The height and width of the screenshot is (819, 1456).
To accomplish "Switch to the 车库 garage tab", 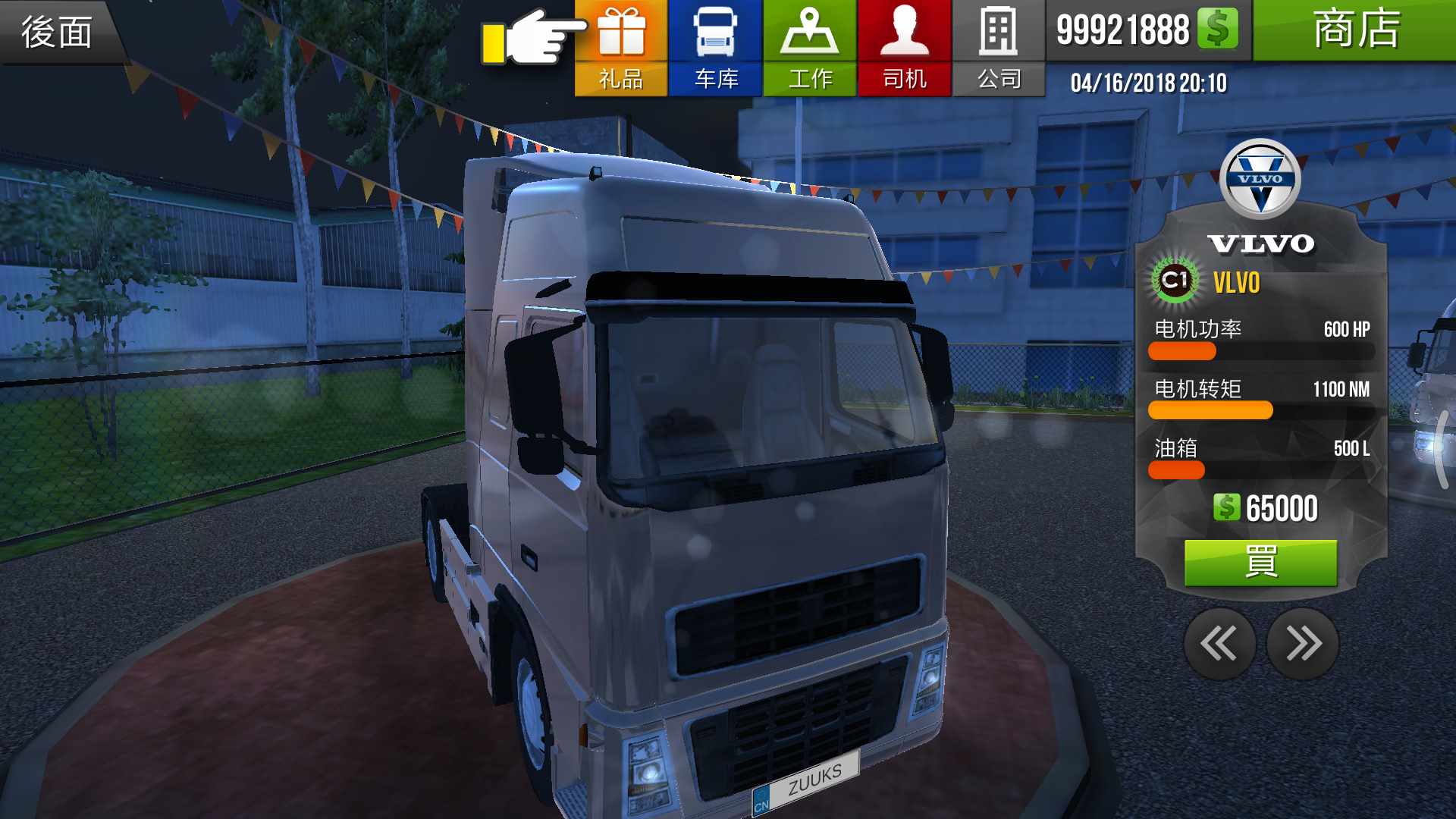I will [x=715, y=49].
